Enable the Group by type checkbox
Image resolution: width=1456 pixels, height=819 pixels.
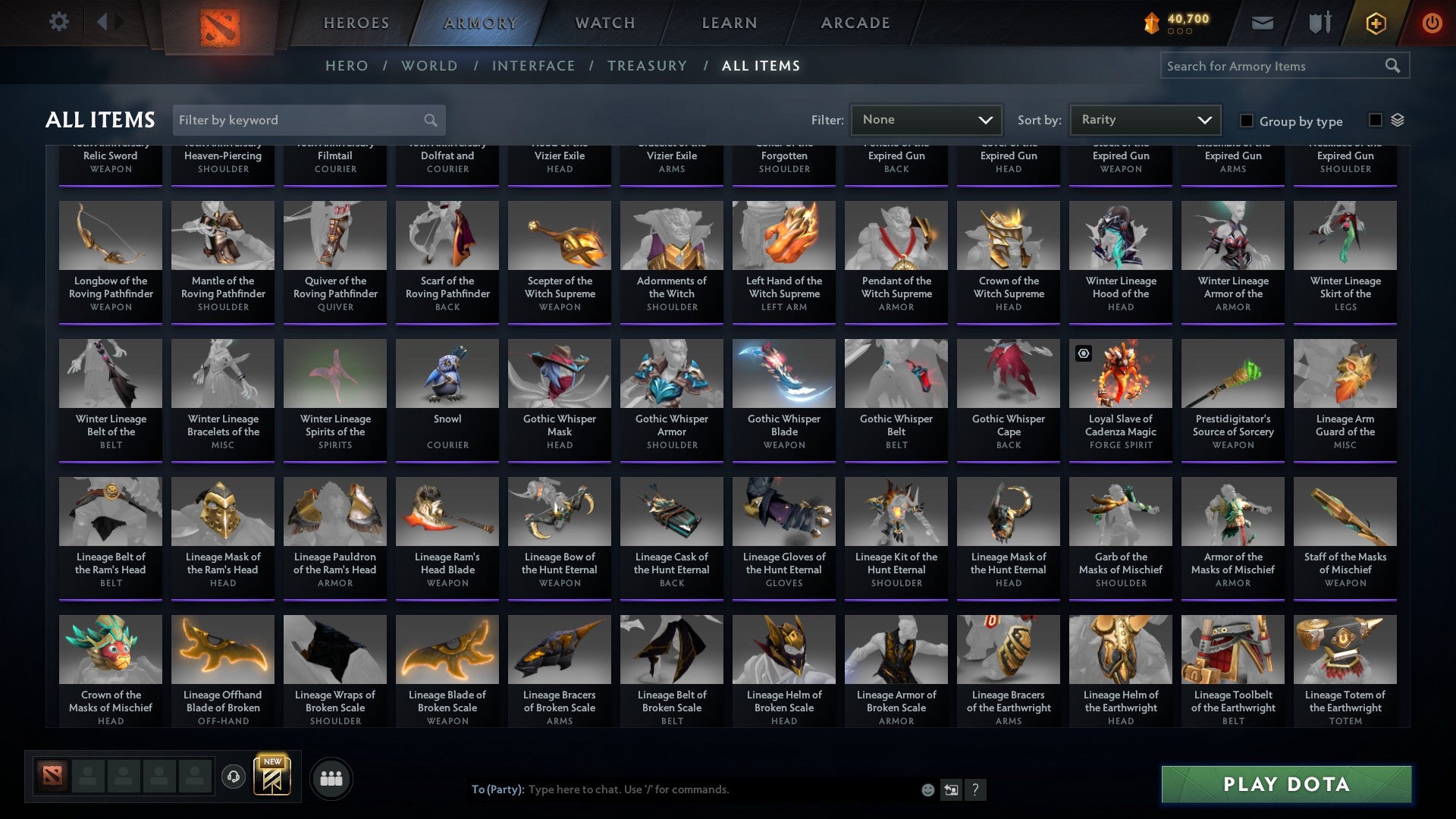[x=1246, y=121]
